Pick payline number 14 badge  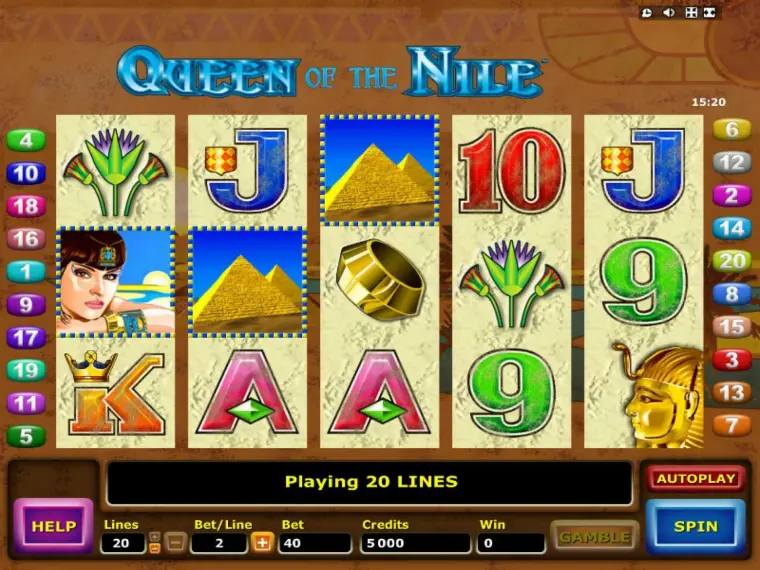click(x=732, y=228)
